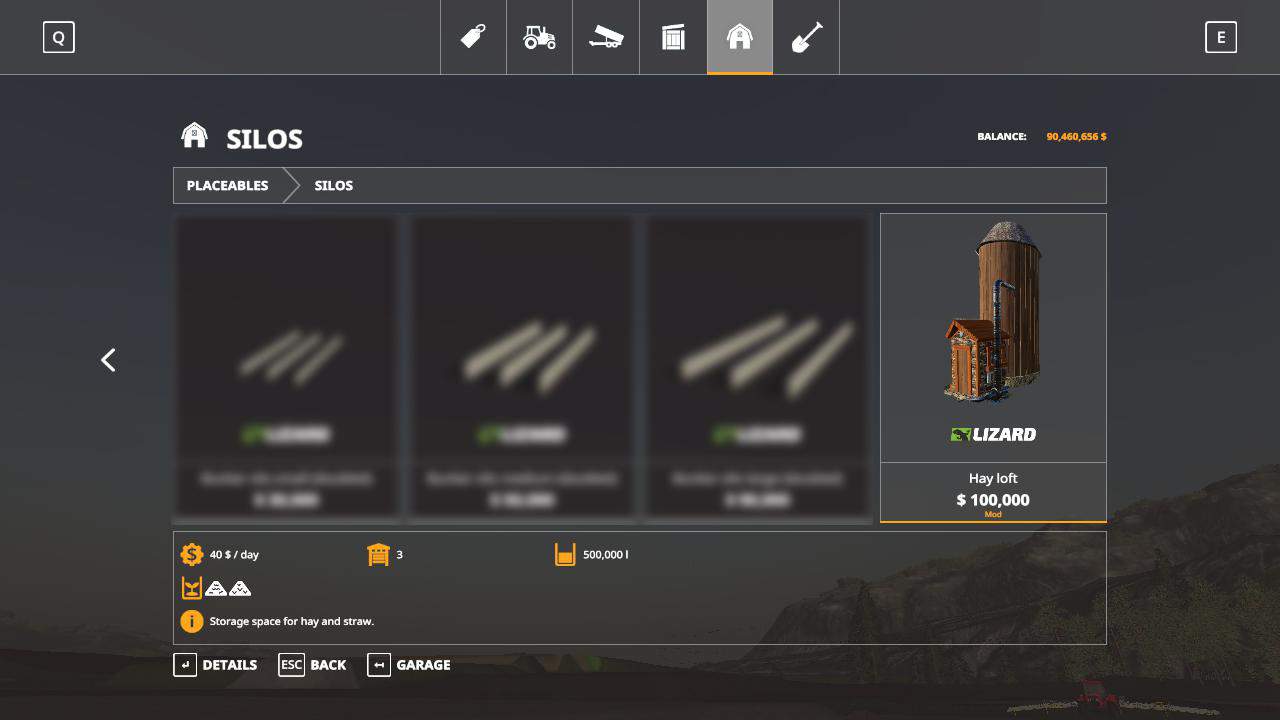Switch to the tractor vehicles tab
The width and height of the screenshot is (1280, 720).
(x=539, y=37)
